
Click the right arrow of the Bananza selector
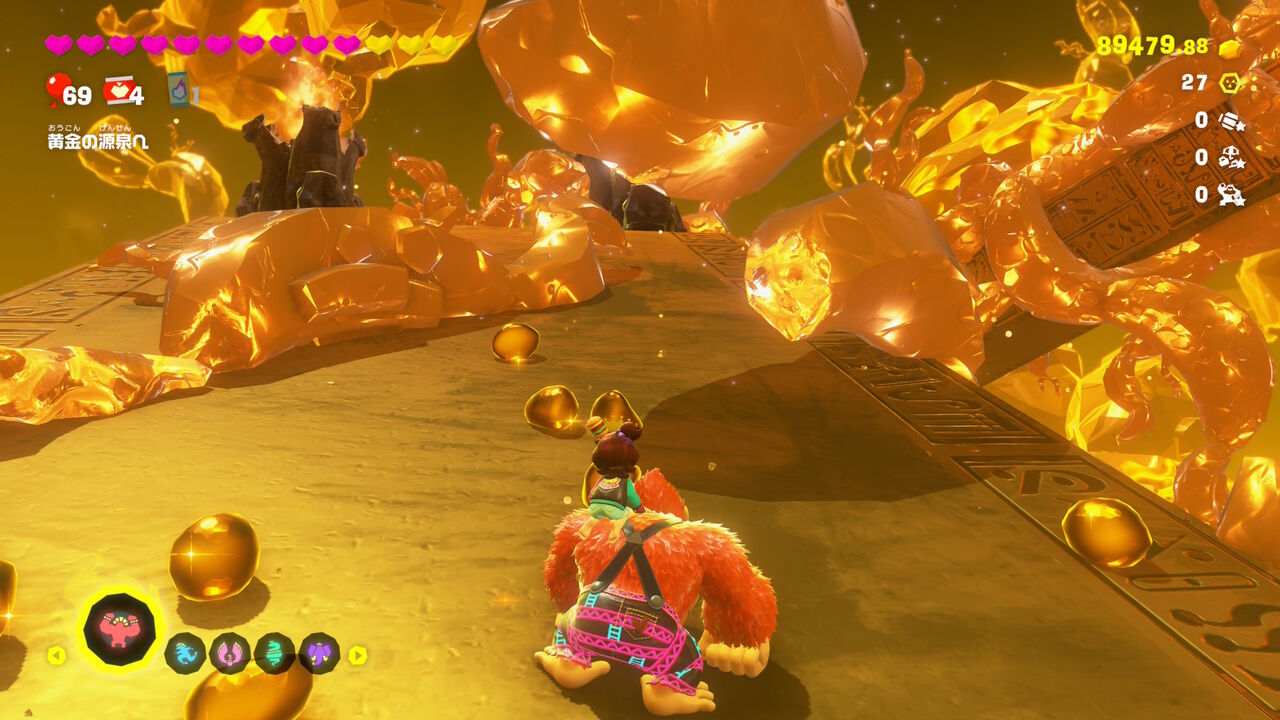point(357,655)
